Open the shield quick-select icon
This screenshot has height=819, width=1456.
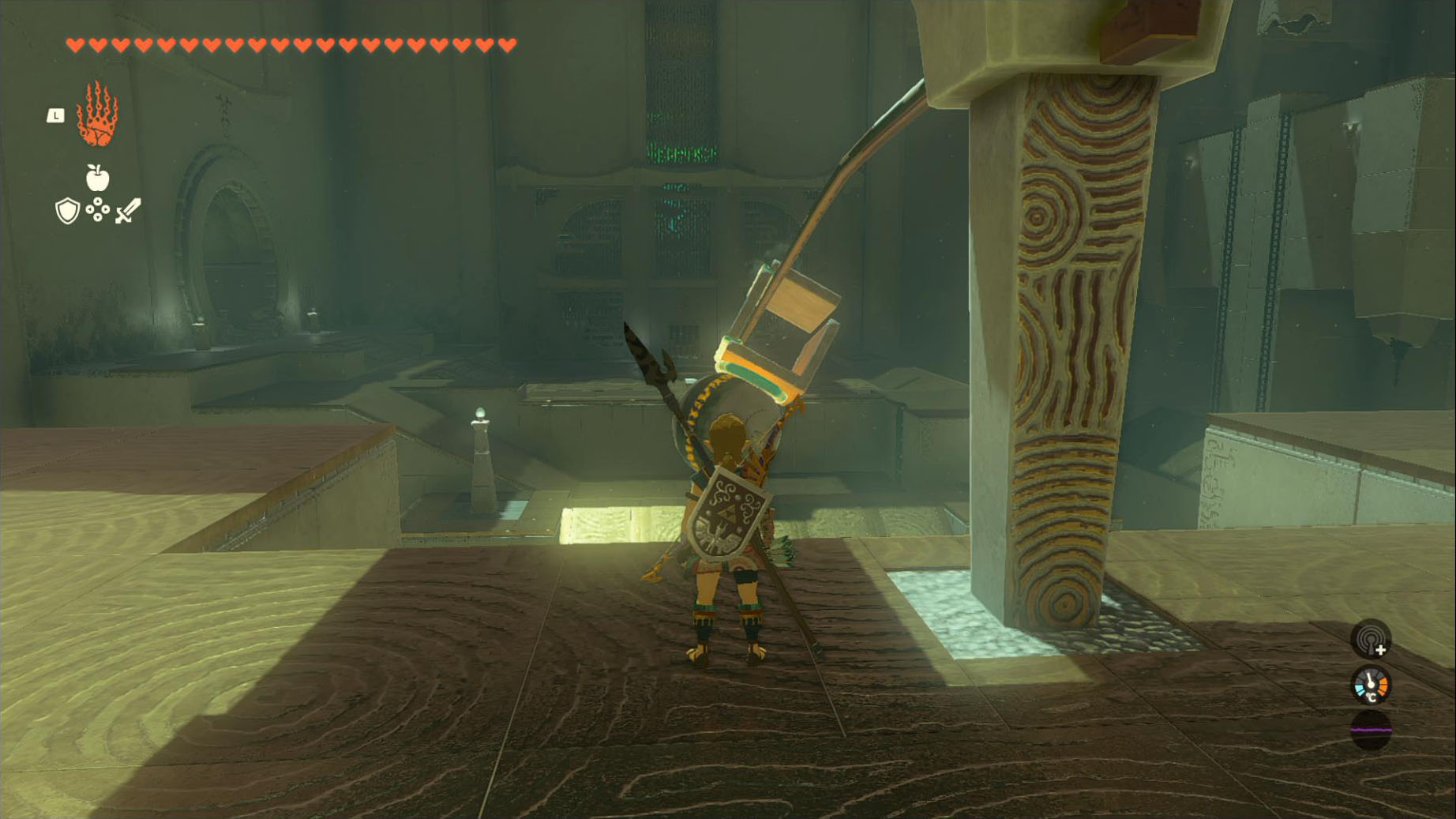(x=67, y=211)
